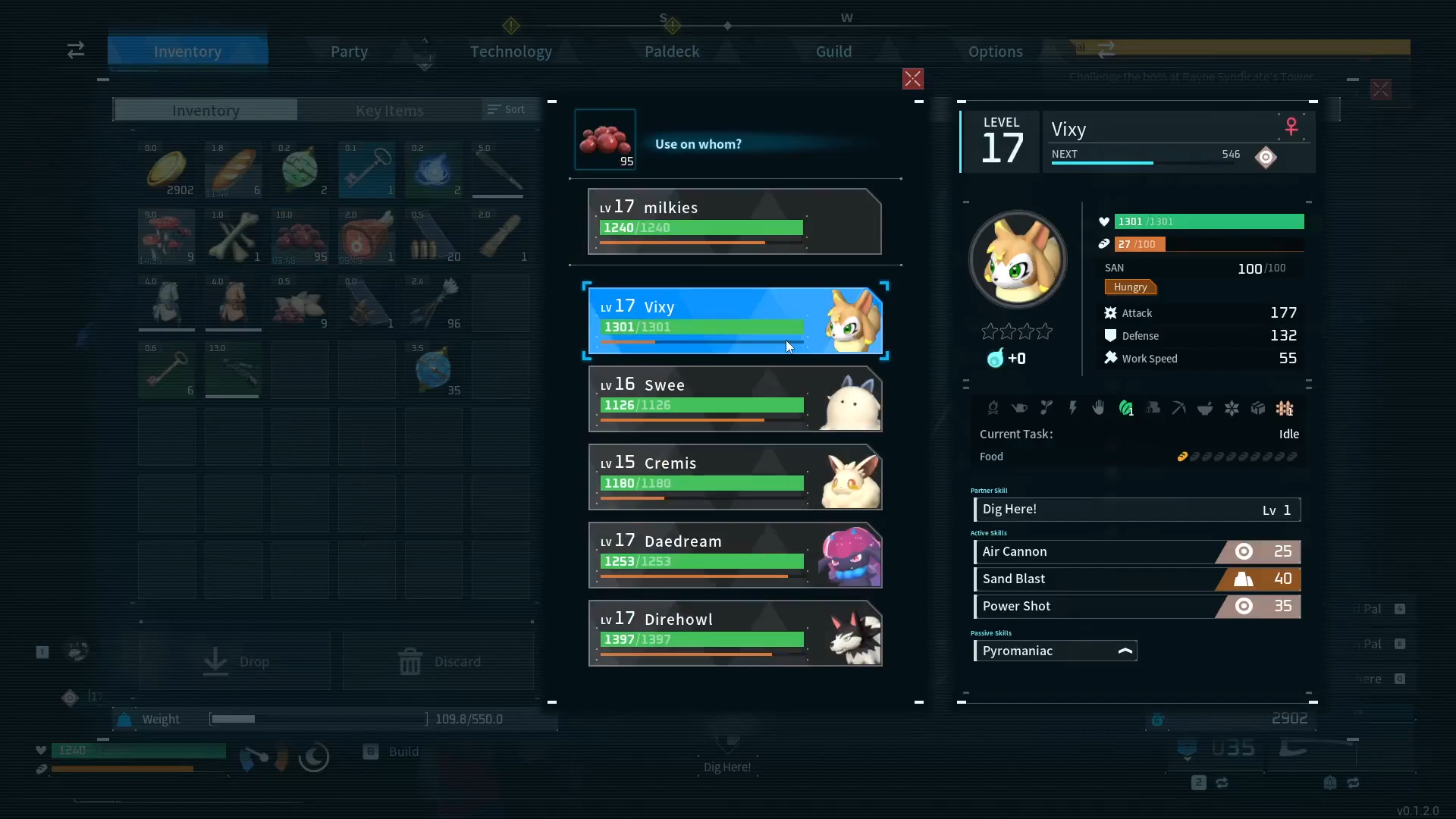Select the bone item slot
Viewport: 1456px width, 819px height.
pyautogui.click(x=234, y=237)
